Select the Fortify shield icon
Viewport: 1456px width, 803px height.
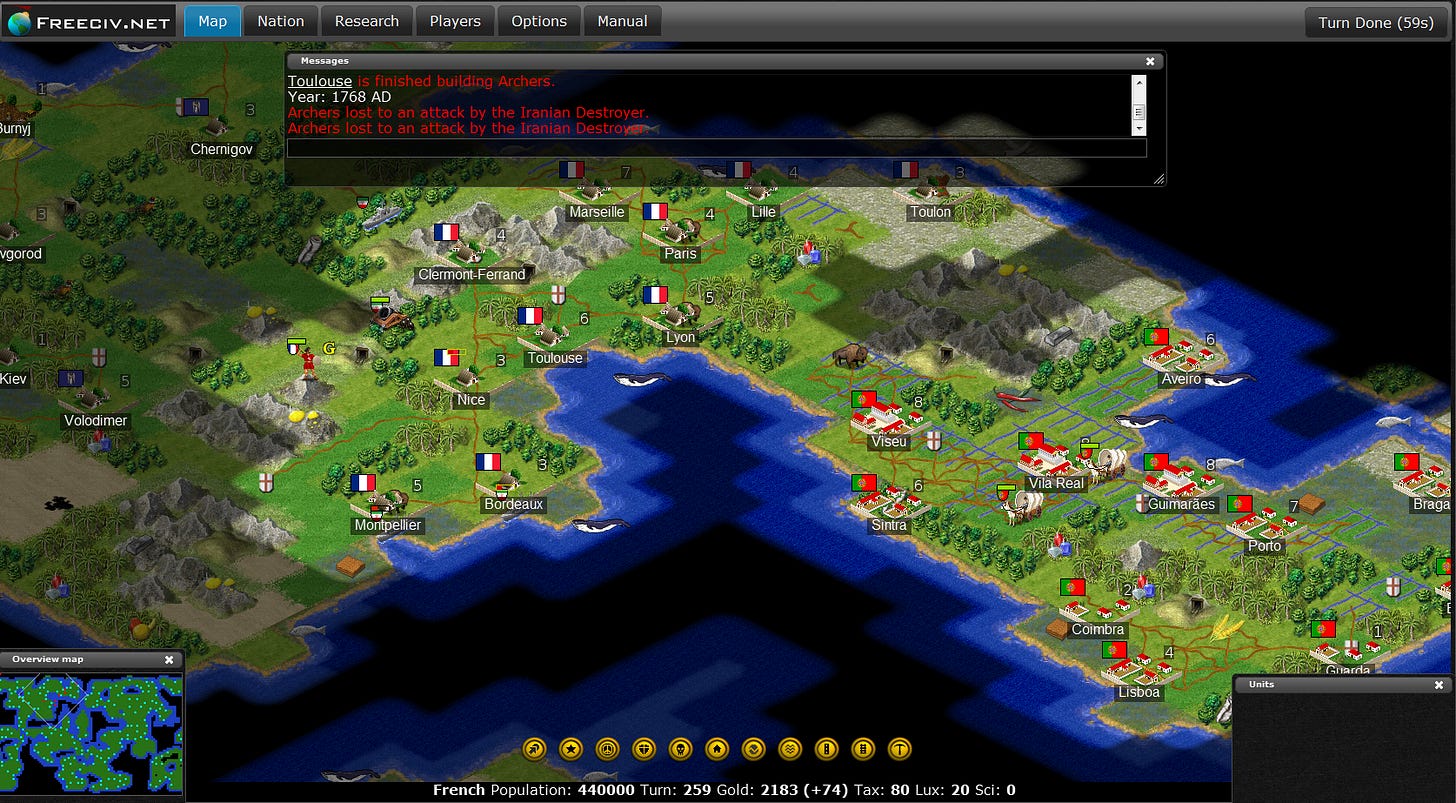point(644,749)
